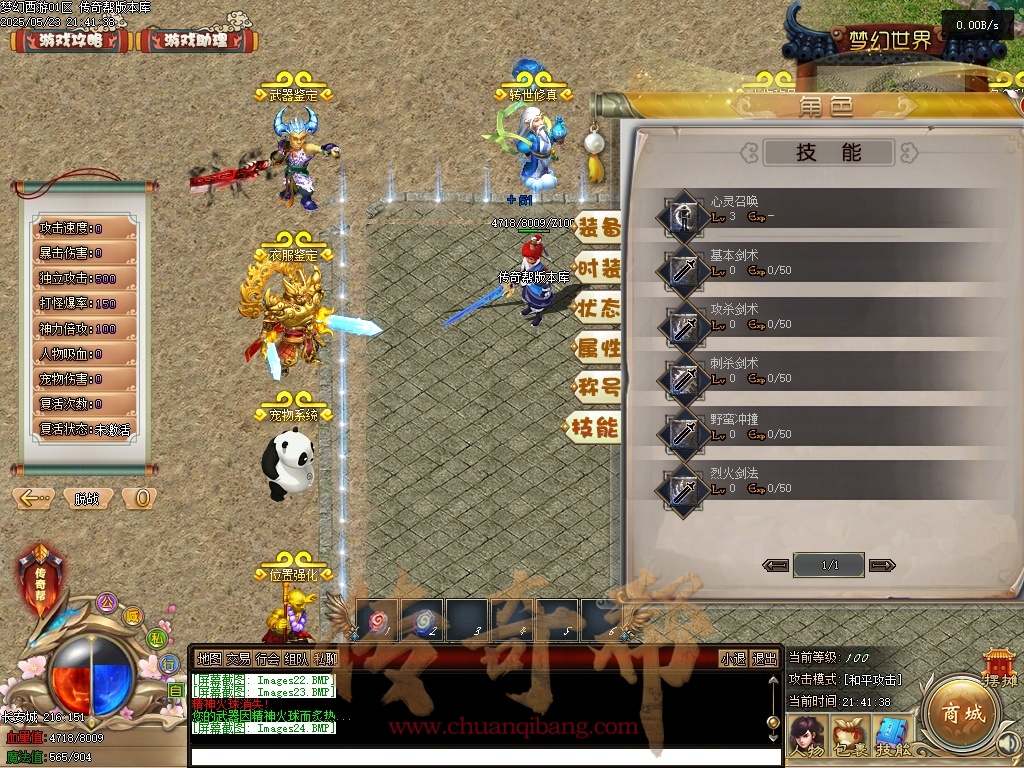This screenshot has height=768, width=1024.
Task: Open the 游戏攻略 game guide
Action: 71,41
